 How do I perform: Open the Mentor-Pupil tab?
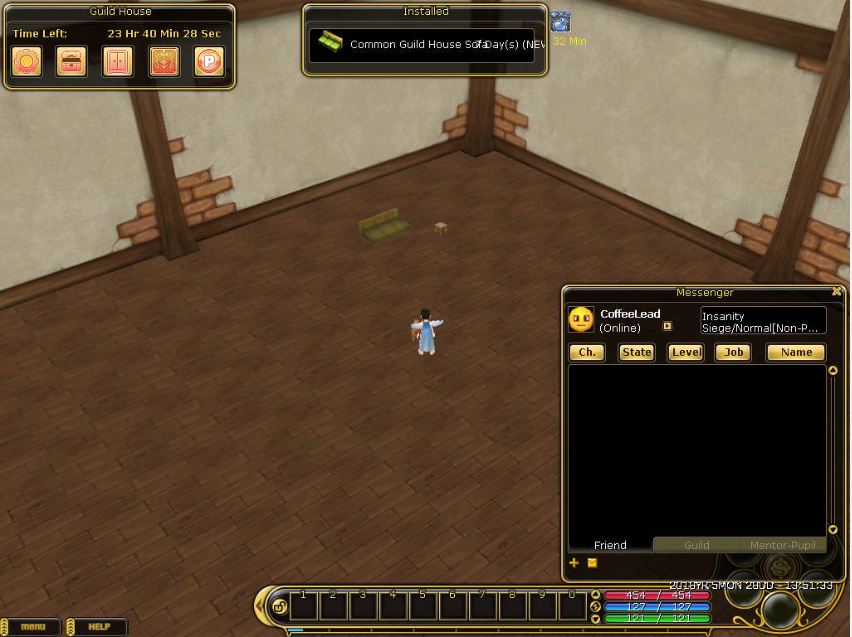point(781,545)
